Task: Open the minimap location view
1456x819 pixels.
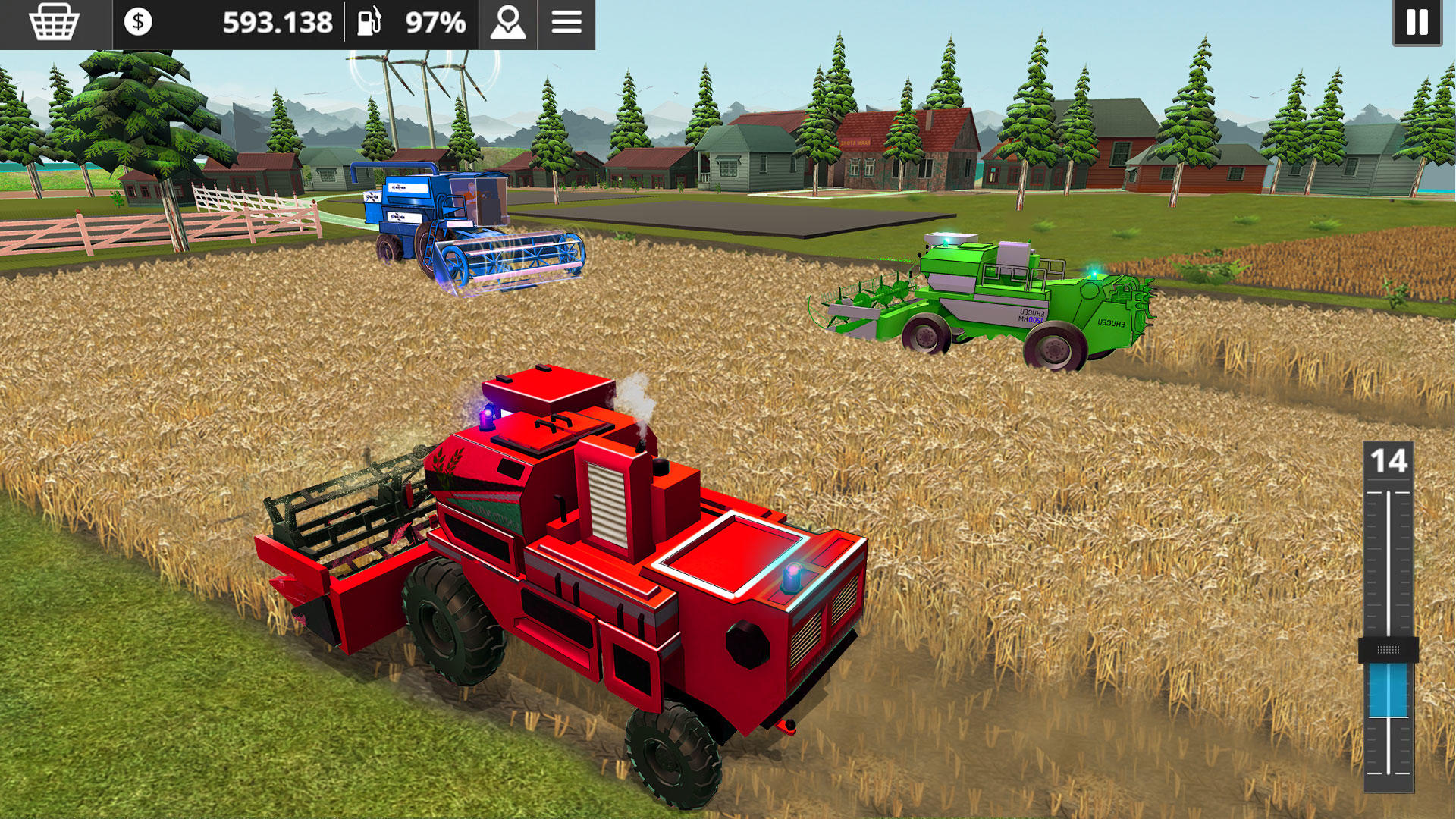Action: (x=507, y=23)
